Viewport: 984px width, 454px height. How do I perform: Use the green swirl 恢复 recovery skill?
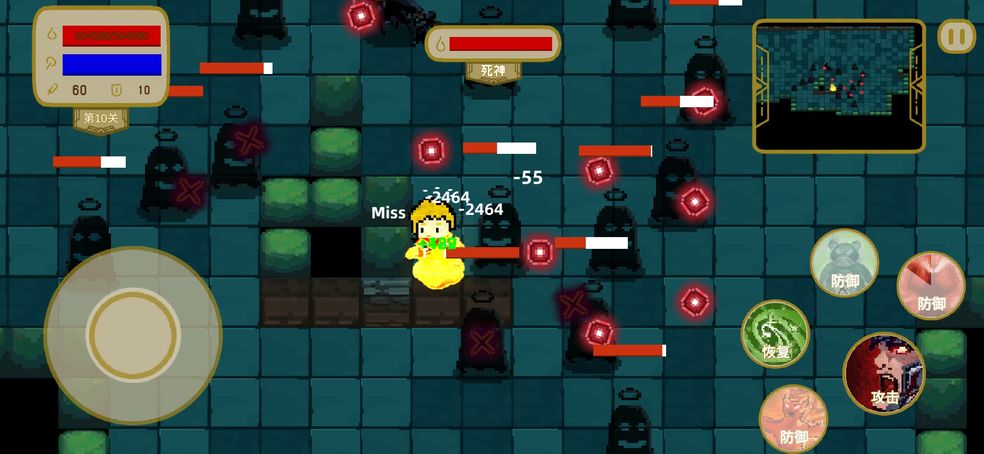pyautogui.click(x=775, y=333)
